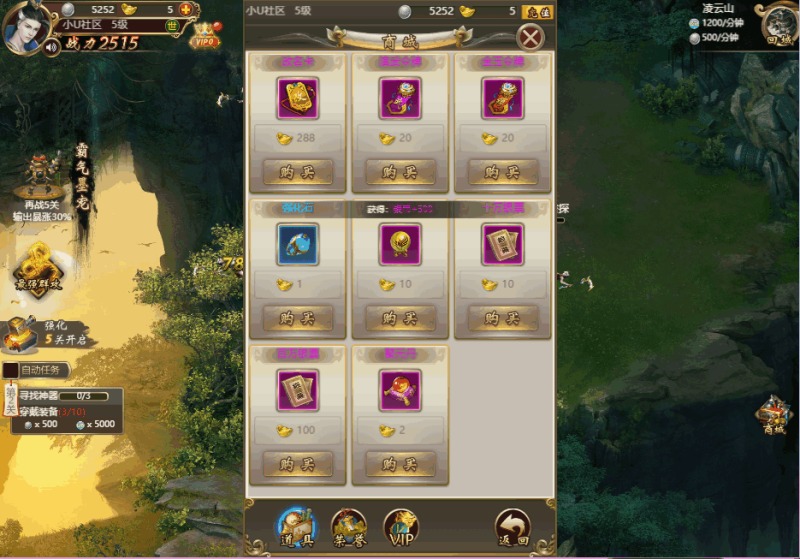This screenshot has height=559, width=800.
Task: Open 充值 recharge from the shop header
Action: (537, 12)
